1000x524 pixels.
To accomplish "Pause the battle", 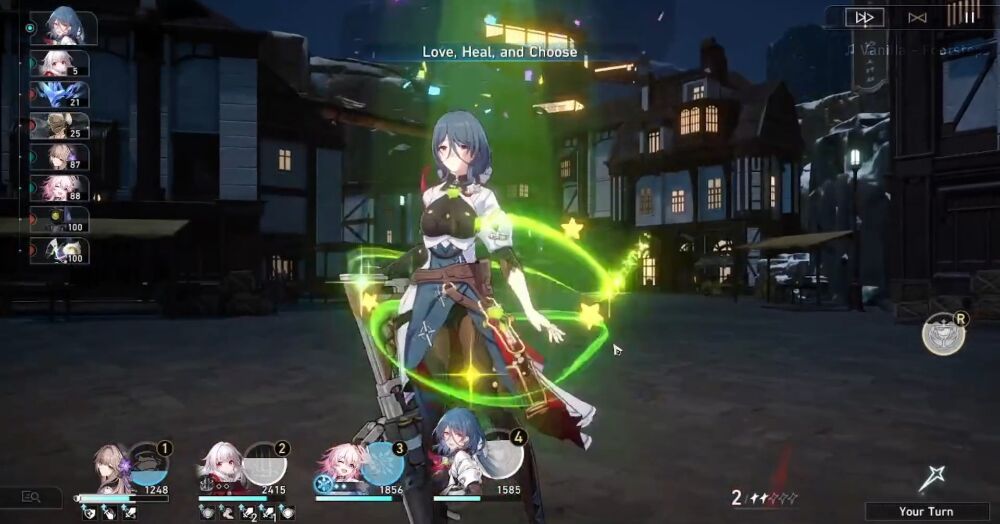I will (964, 15).
